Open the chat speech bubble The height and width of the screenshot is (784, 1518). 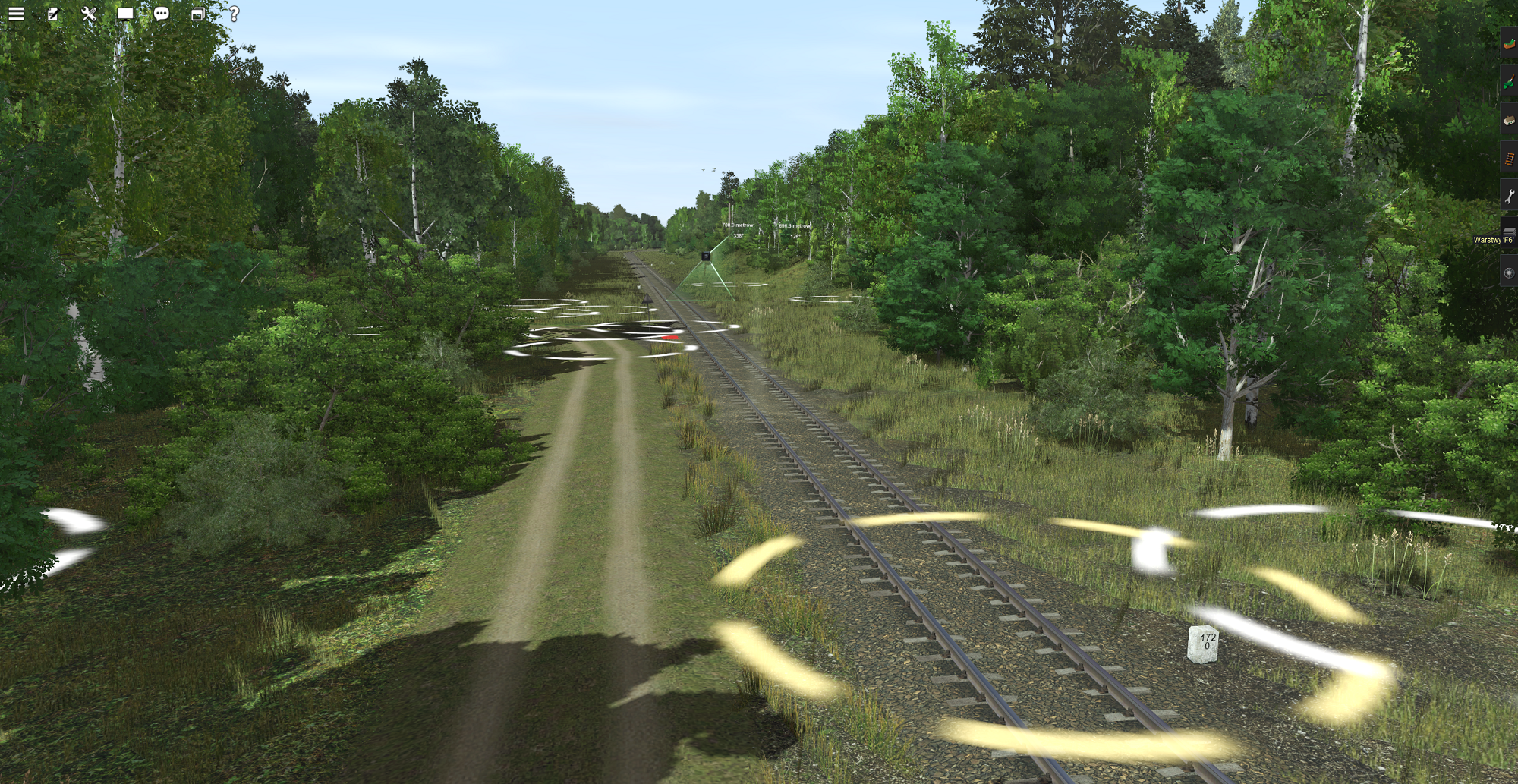(x=162, y=14)
